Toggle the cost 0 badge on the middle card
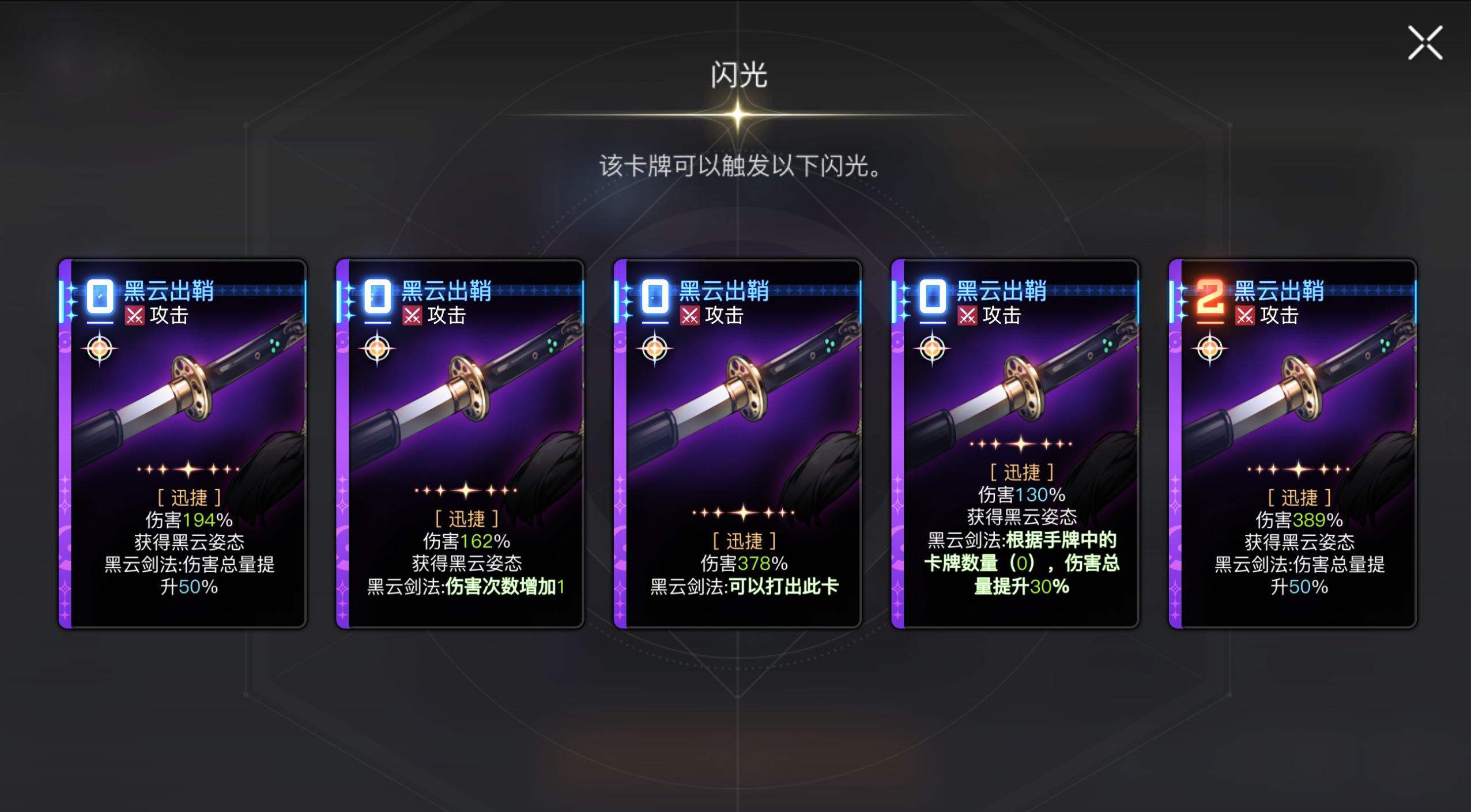 tap(654, 296)
